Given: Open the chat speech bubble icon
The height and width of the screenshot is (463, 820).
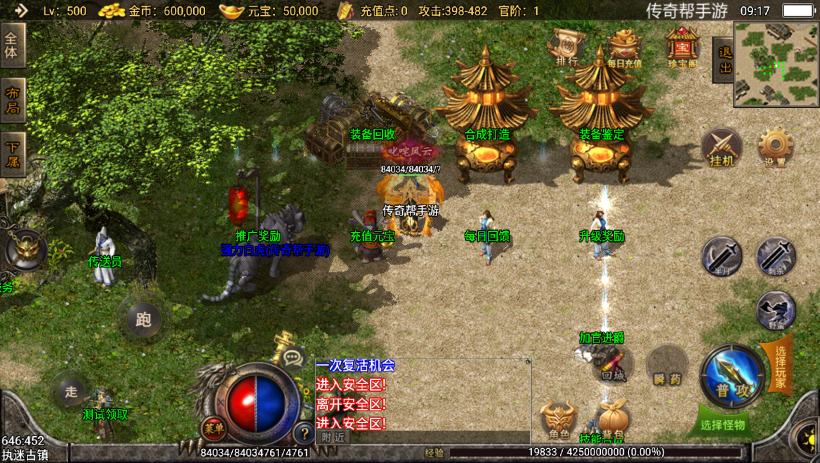Looking at the screenshot, I should [293, 355].
